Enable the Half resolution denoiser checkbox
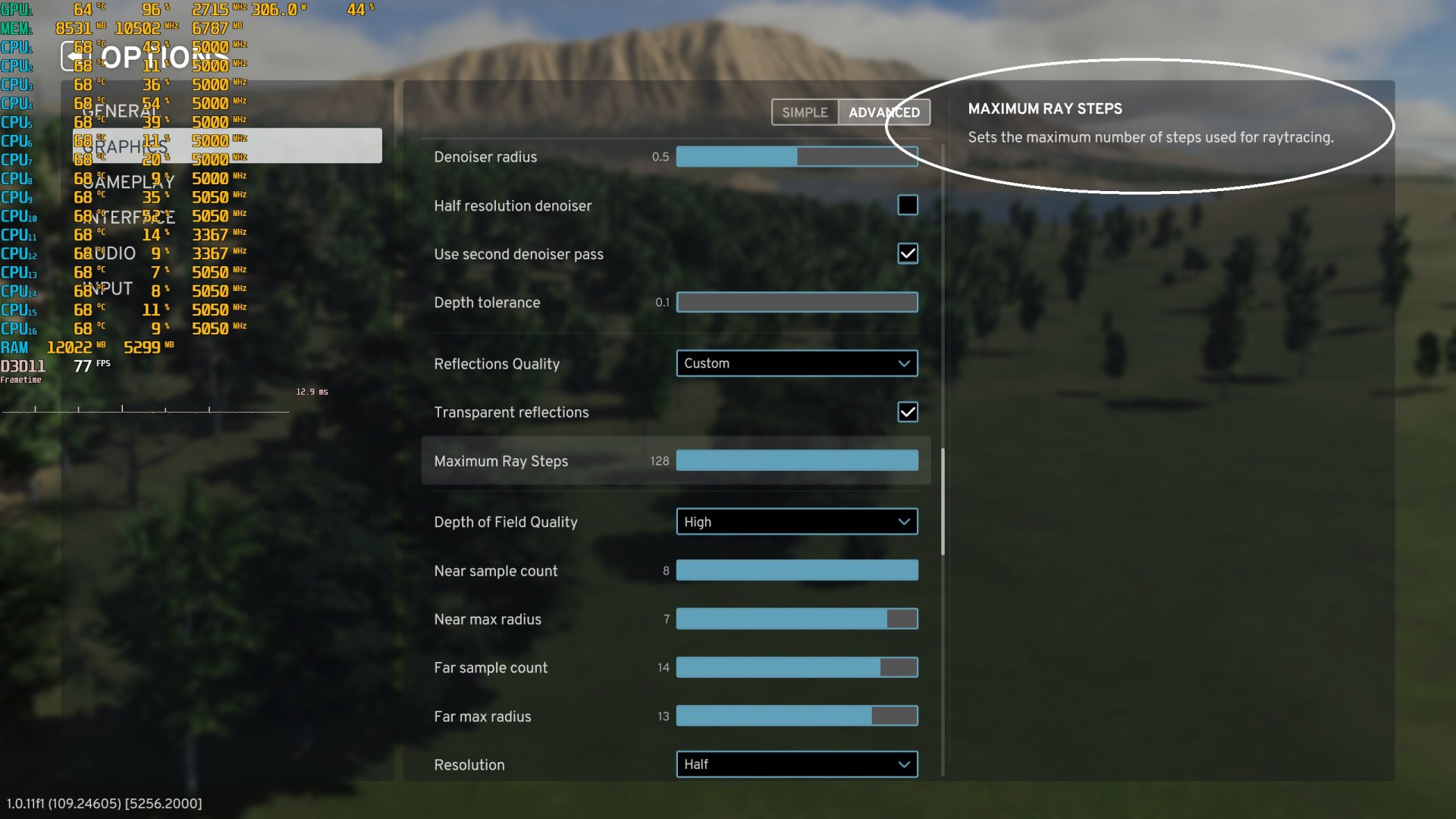Viewport: 1456px width, 819px height. point(907,205)
